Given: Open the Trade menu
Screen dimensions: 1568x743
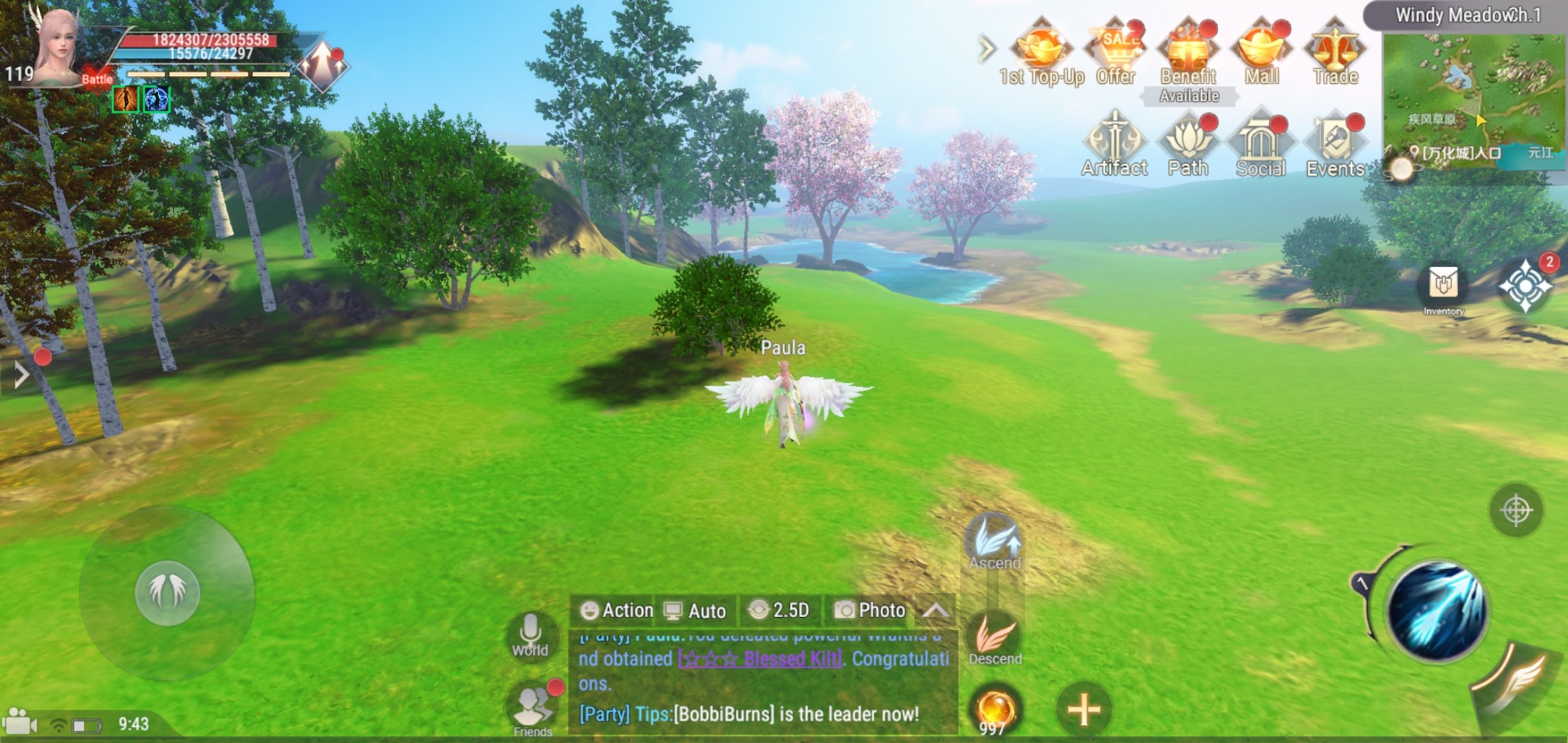Looking at the screenshot, I should [x=1335, y=52].
